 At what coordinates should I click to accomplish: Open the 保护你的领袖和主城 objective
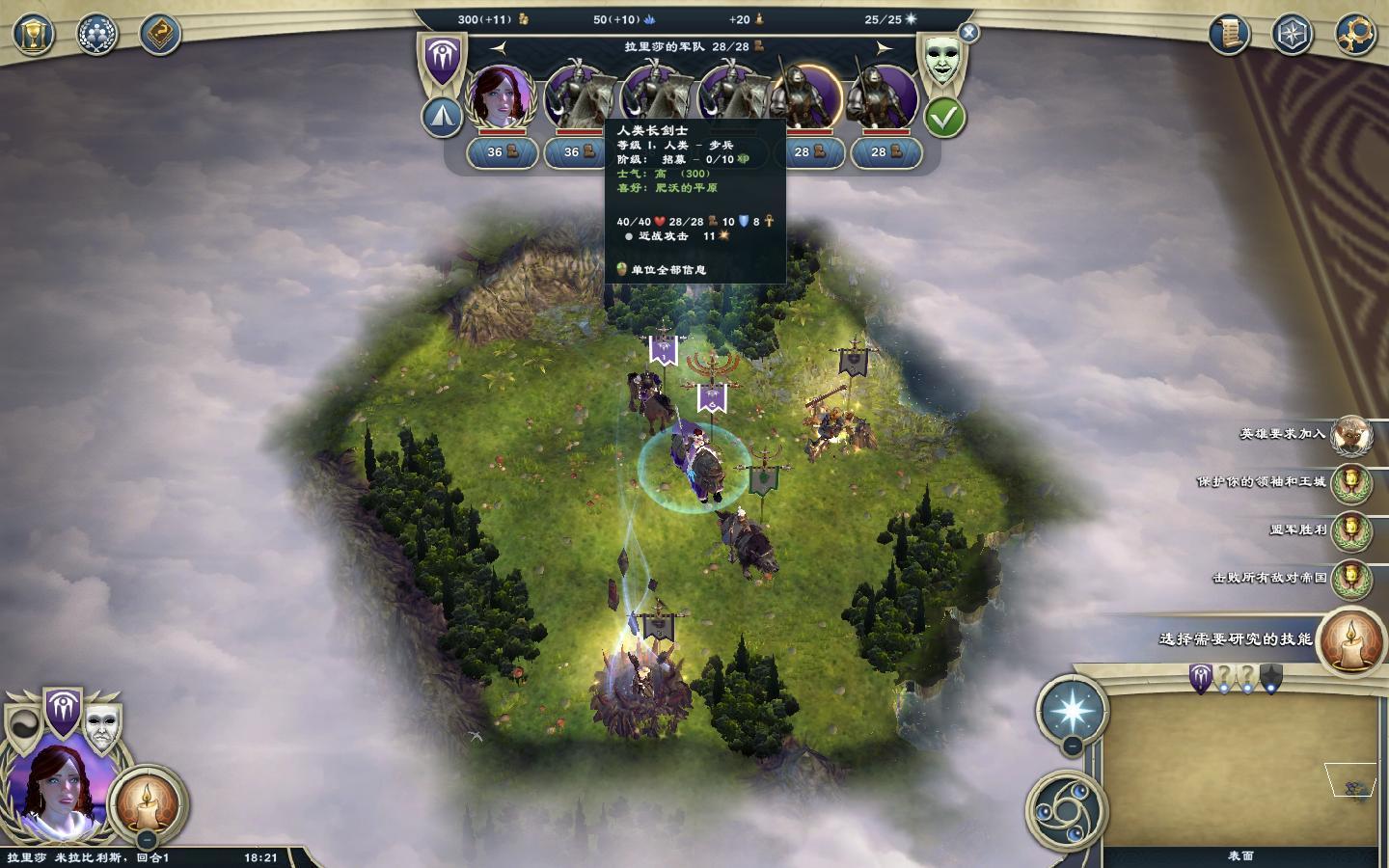pos(1351,482)
